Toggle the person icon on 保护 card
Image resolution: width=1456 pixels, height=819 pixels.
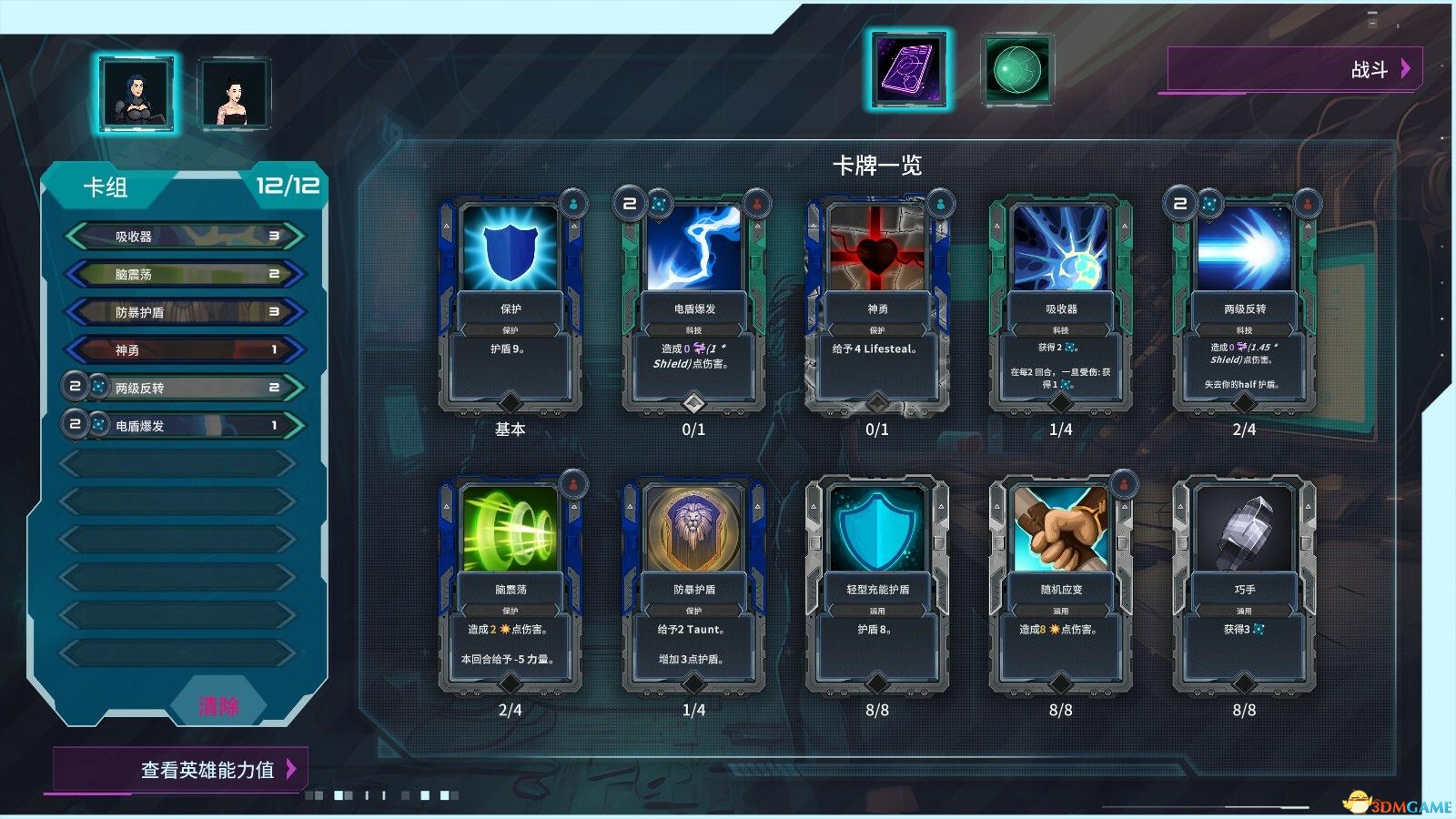point(571,204)
